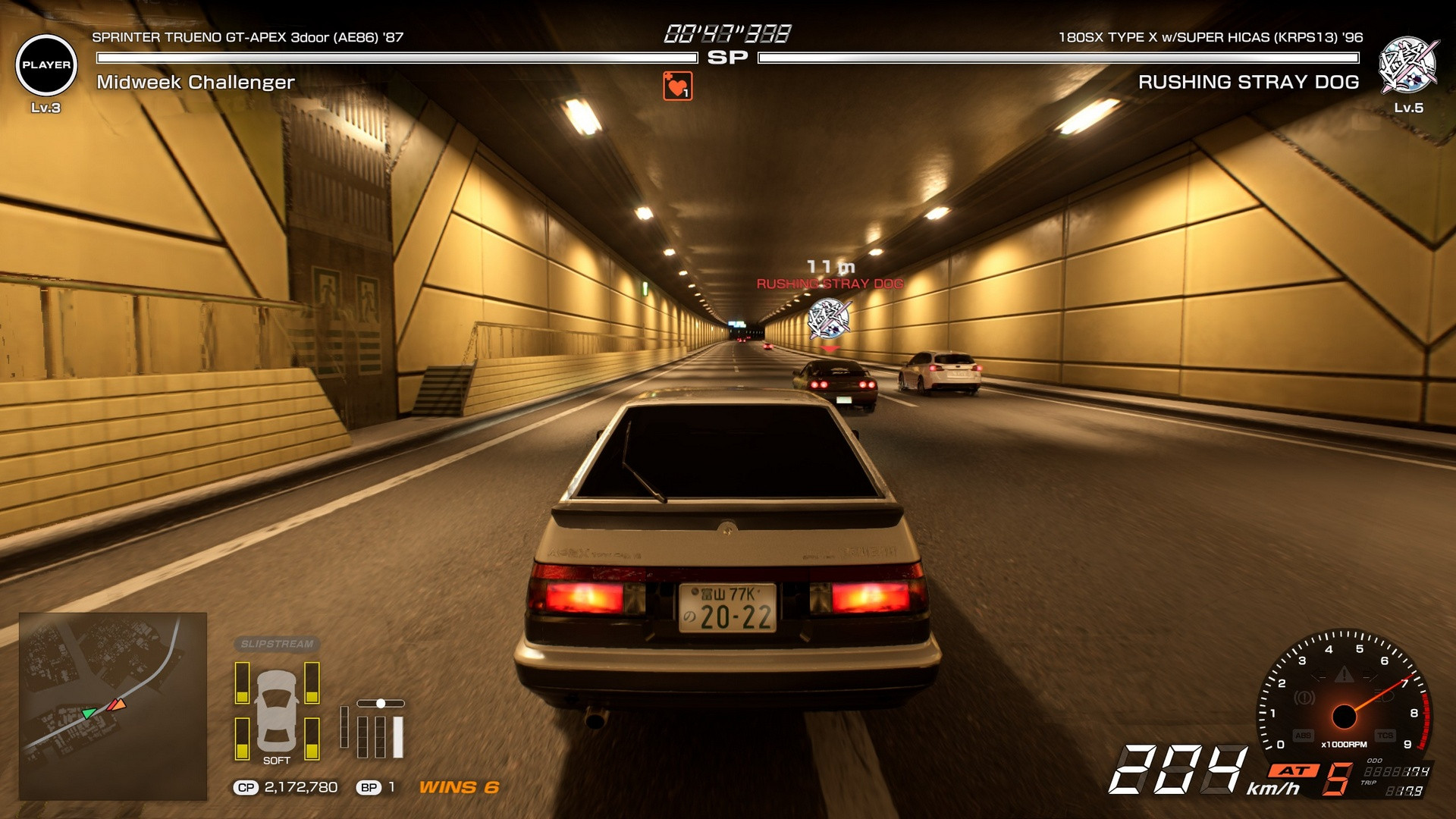The width and height of the screenshot is (1456, 819).
Task: Click the car tire status diagram
Action: pos(277,711)
